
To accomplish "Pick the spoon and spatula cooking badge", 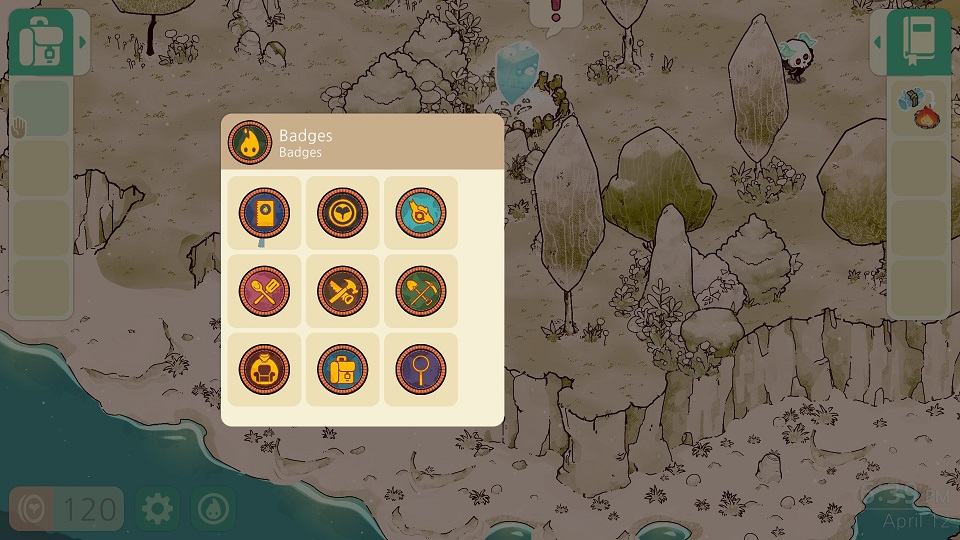I will point(264,291).
